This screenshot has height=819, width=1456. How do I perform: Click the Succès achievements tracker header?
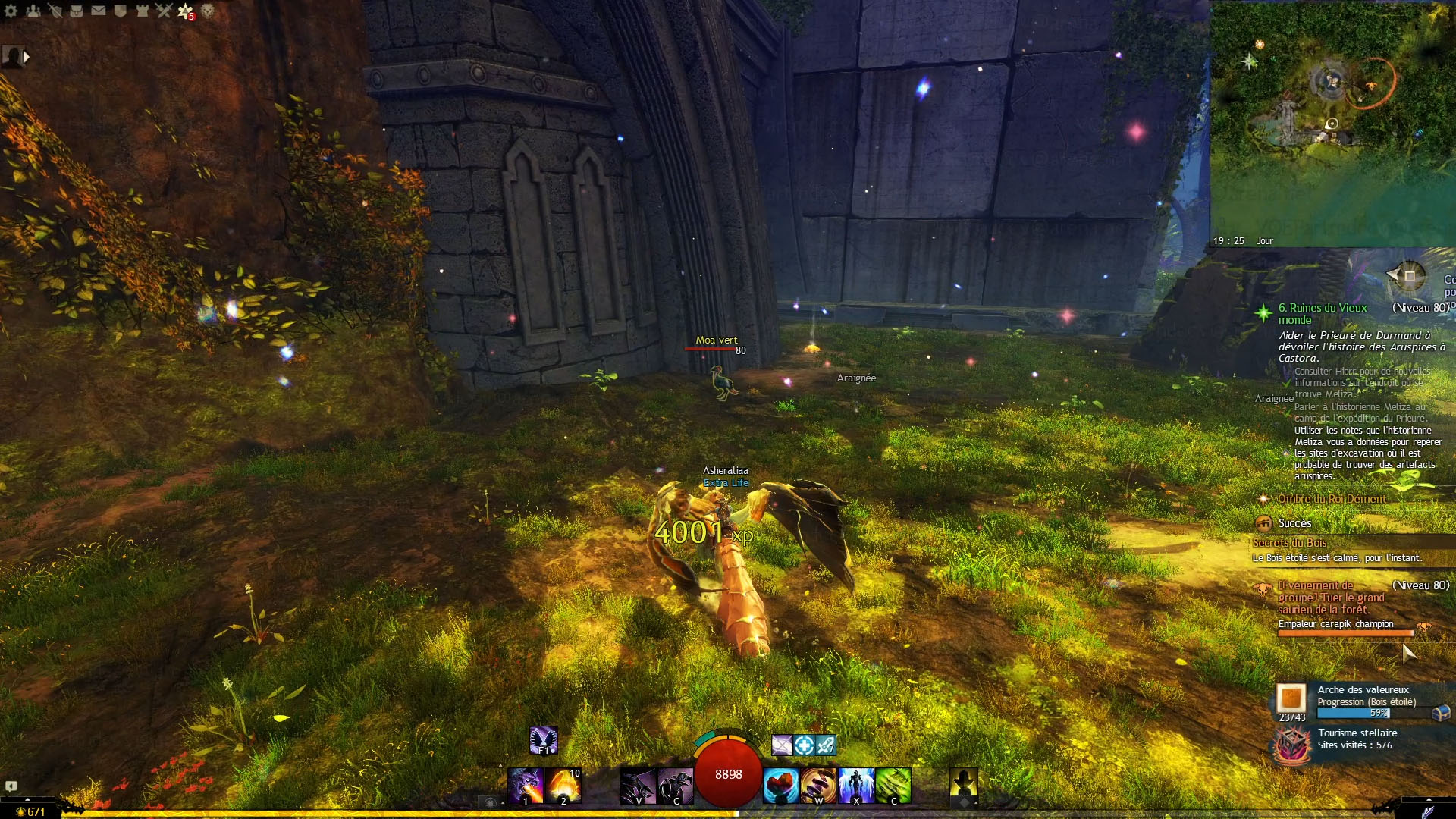coord(1294,523)
